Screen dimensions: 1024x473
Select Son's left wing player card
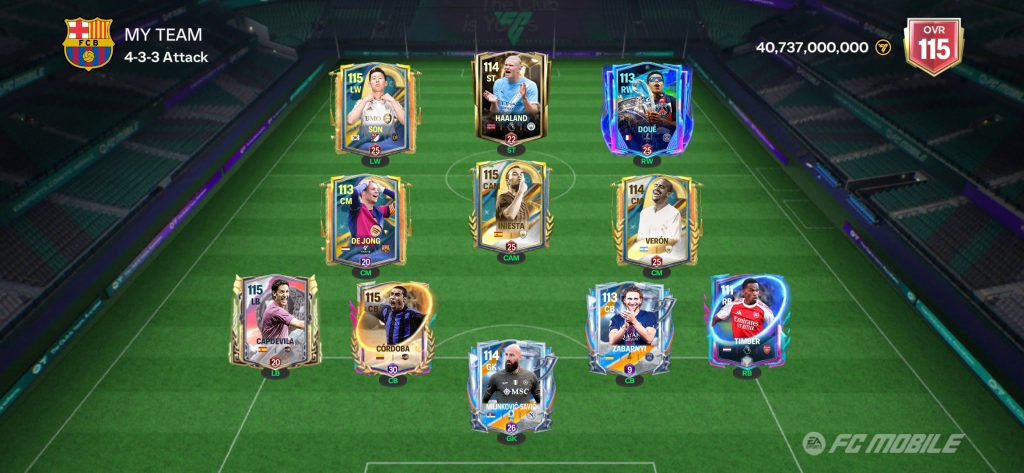(369, 109)
